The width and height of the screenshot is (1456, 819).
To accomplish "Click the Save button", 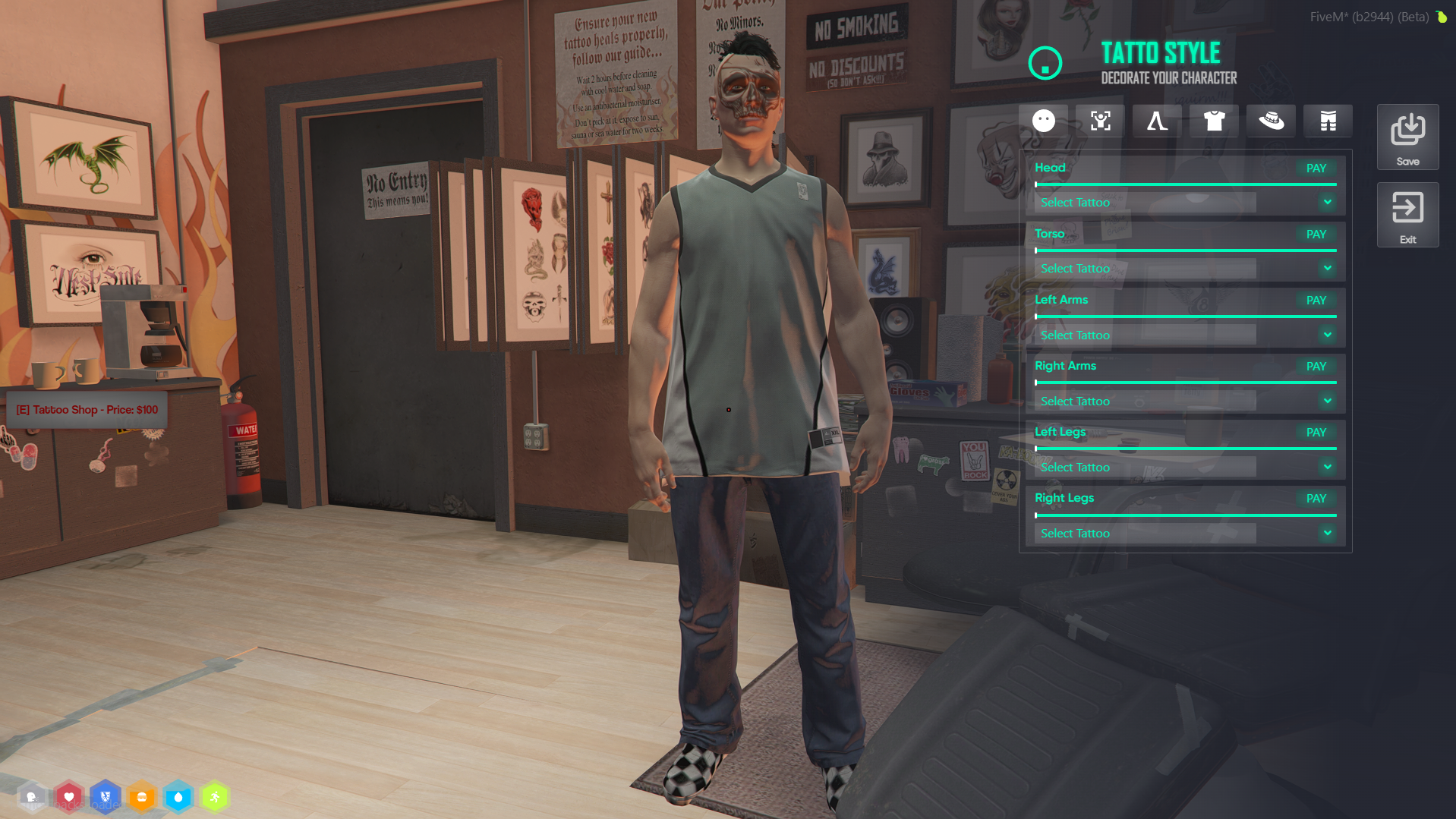I will 1407,137.
